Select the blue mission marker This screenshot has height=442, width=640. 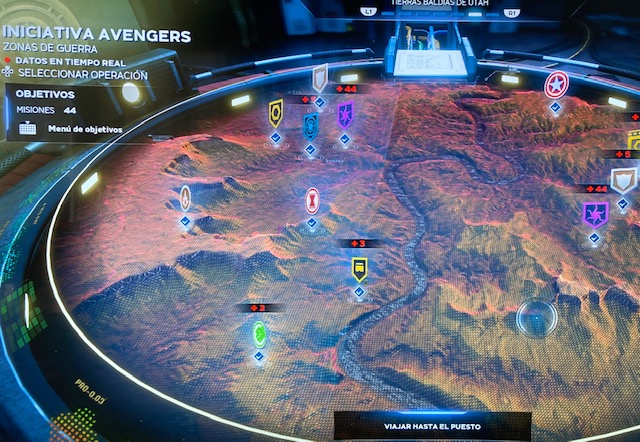coord(310,126)
